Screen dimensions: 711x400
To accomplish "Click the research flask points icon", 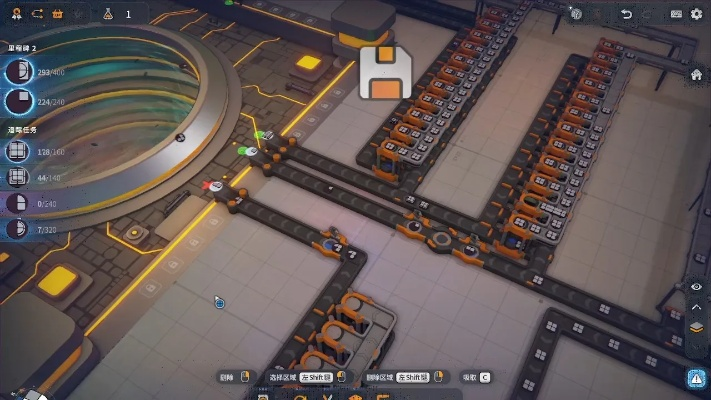I will [x=107, y=14].
